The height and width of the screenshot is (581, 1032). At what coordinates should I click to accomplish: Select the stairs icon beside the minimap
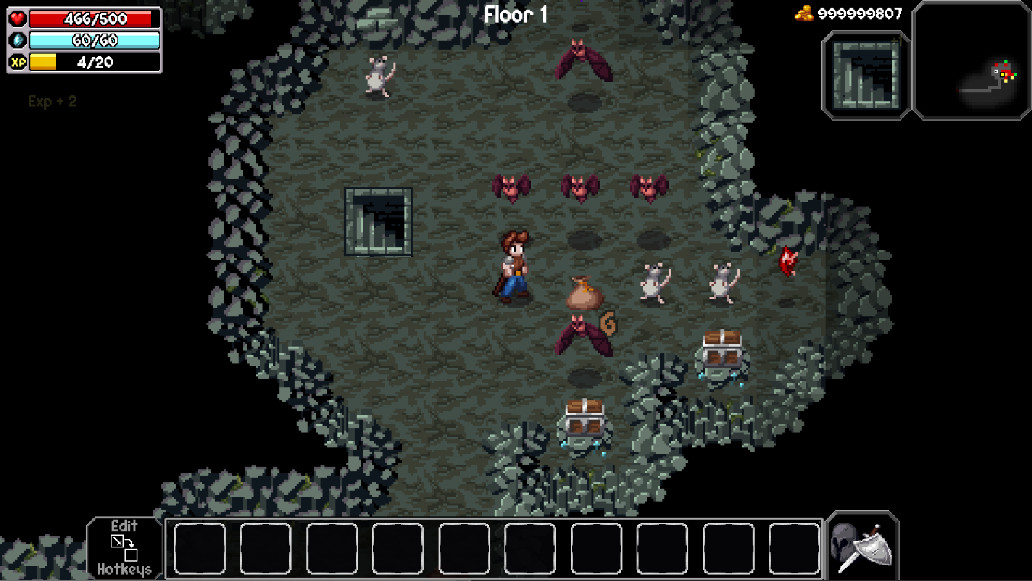866,75
